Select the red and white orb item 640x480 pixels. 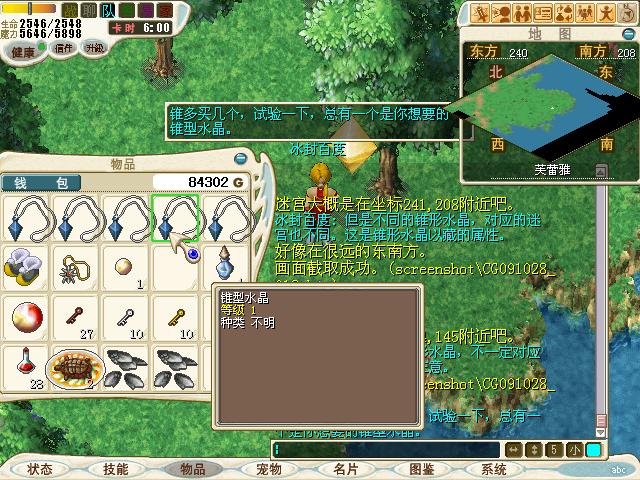point(25,317)
